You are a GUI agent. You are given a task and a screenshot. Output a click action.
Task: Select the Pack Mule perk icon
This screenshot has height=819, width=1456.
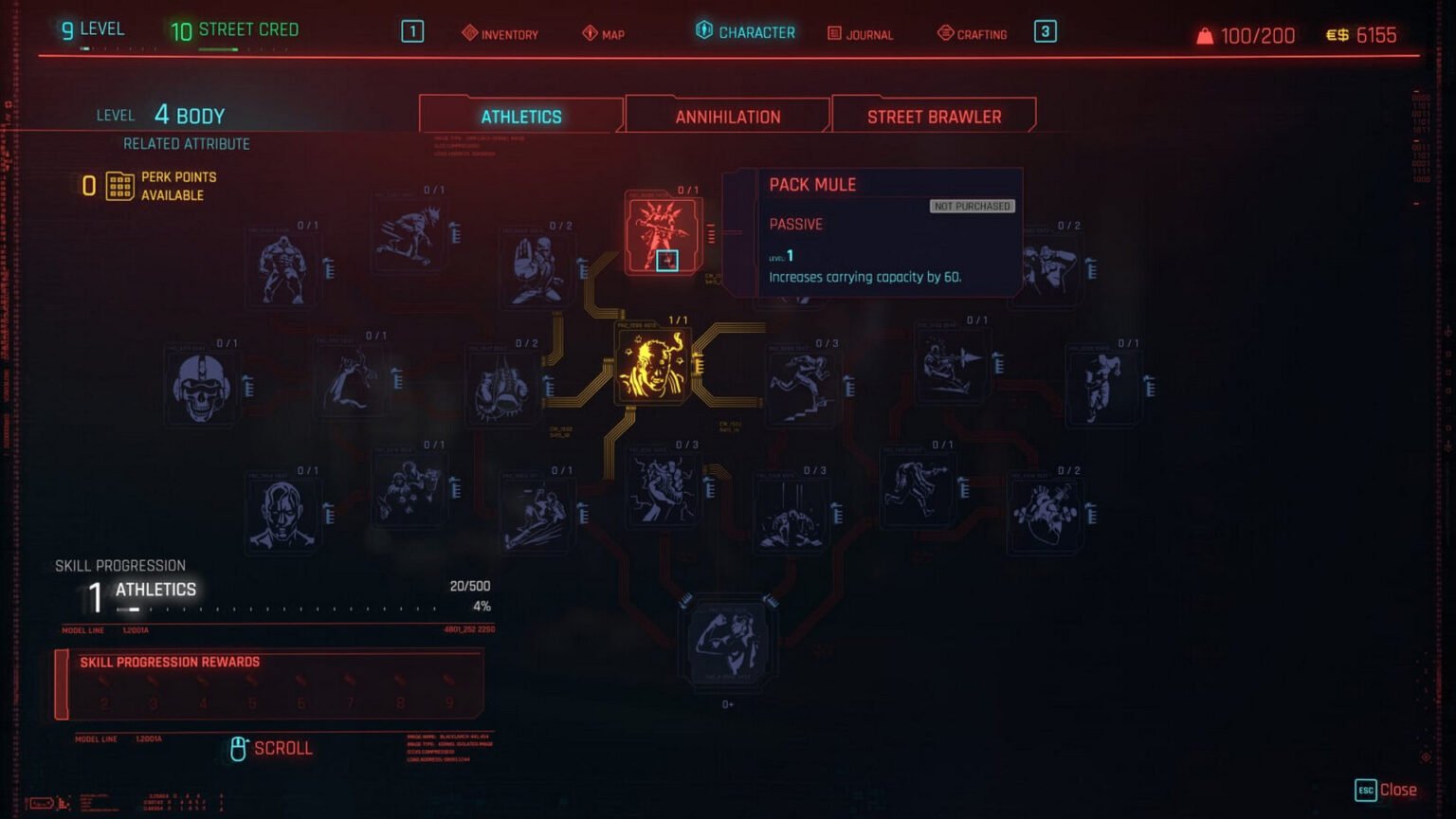coord(663,234)
